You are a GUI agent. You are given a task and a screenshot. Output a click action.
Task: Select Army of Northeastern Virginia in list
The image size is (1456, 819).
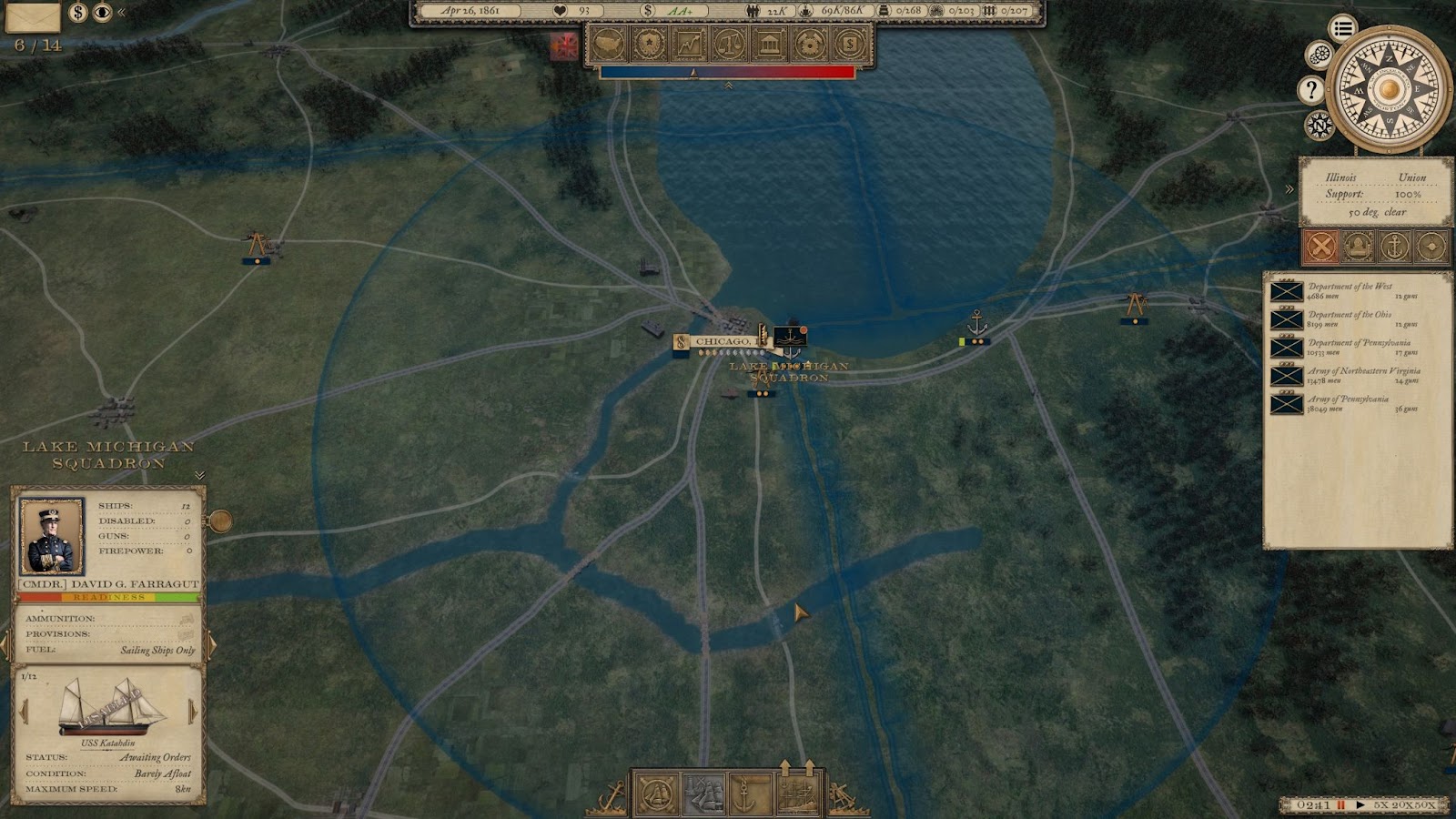tap(1356, 375)
